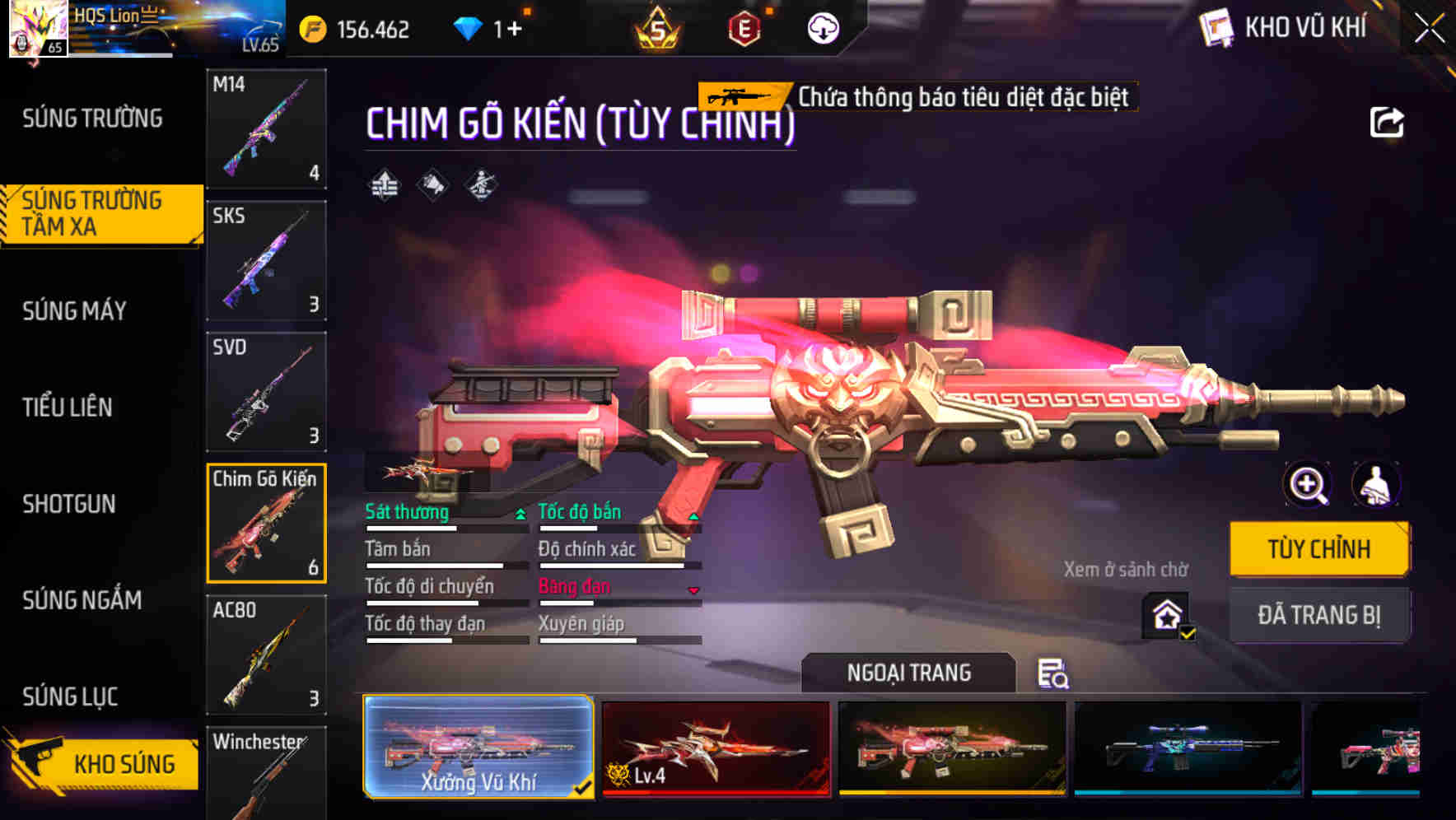This screenshot has width=1456, height=820.
Task: Open the character preview icon beside the magnifier
Action: point(1378,485)
